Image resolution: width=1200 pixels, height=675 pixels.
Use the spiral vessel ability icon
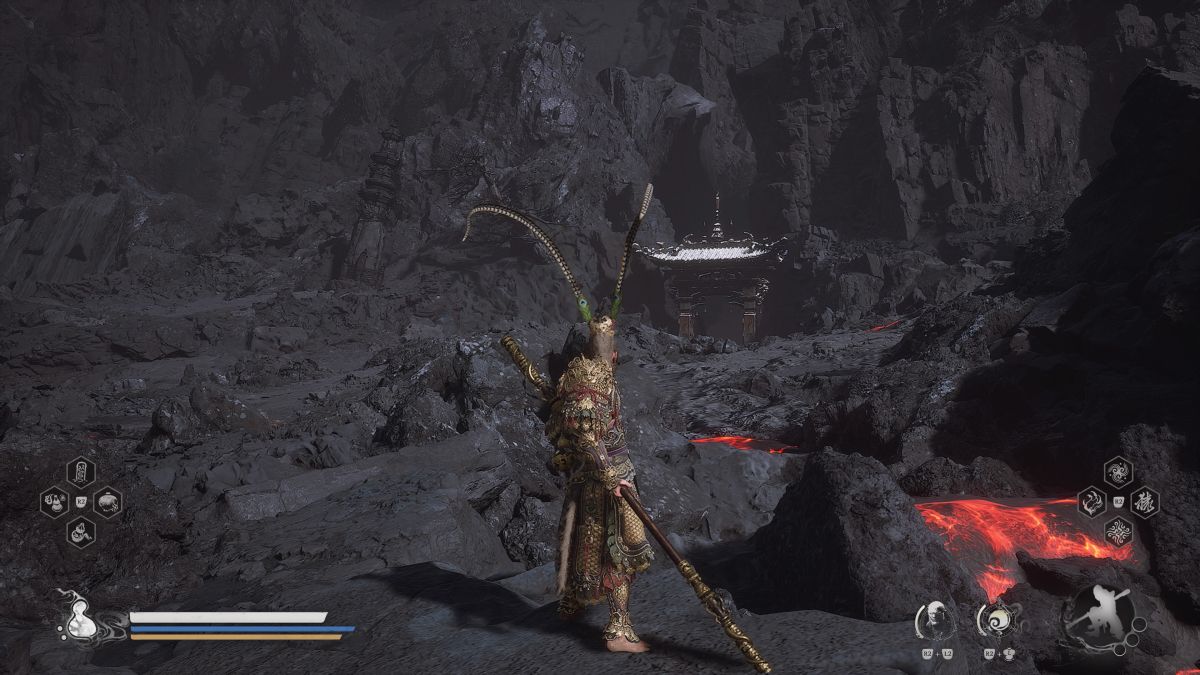(995, 621)
